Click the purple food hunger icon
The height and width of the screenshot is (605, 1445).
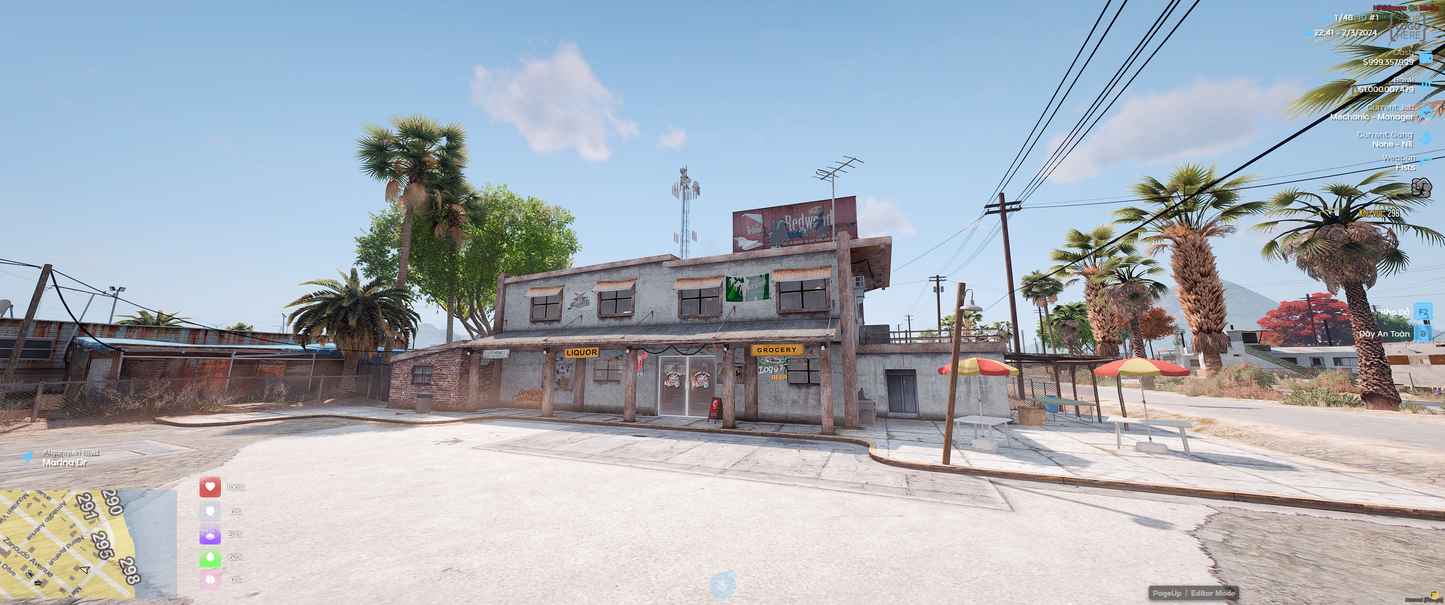pyautogui.click(x=210, y=535)
